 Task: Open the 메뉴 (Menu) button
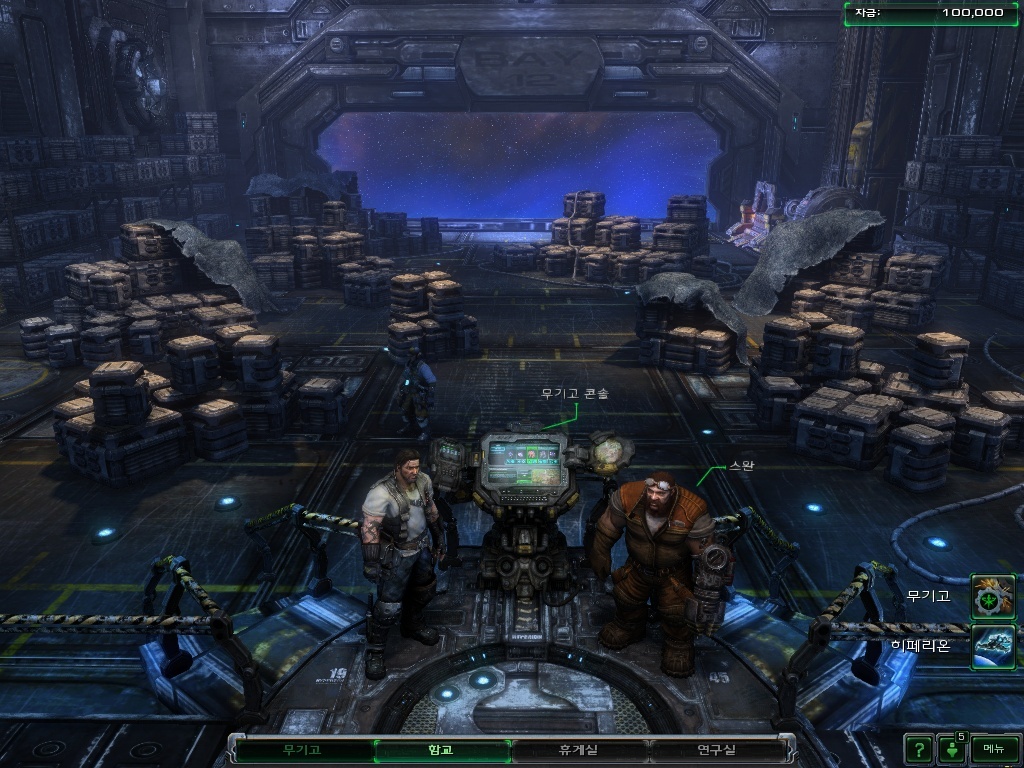[x=993, y=748]
